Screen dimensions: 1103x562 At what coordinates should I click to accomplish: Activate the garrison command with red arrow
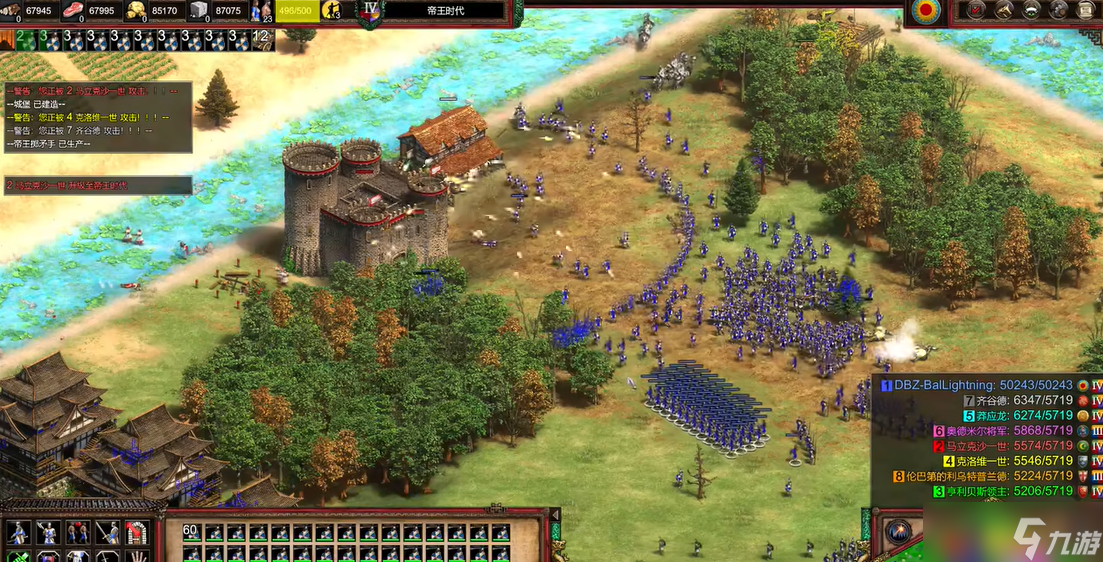click(x=135, y=533)
